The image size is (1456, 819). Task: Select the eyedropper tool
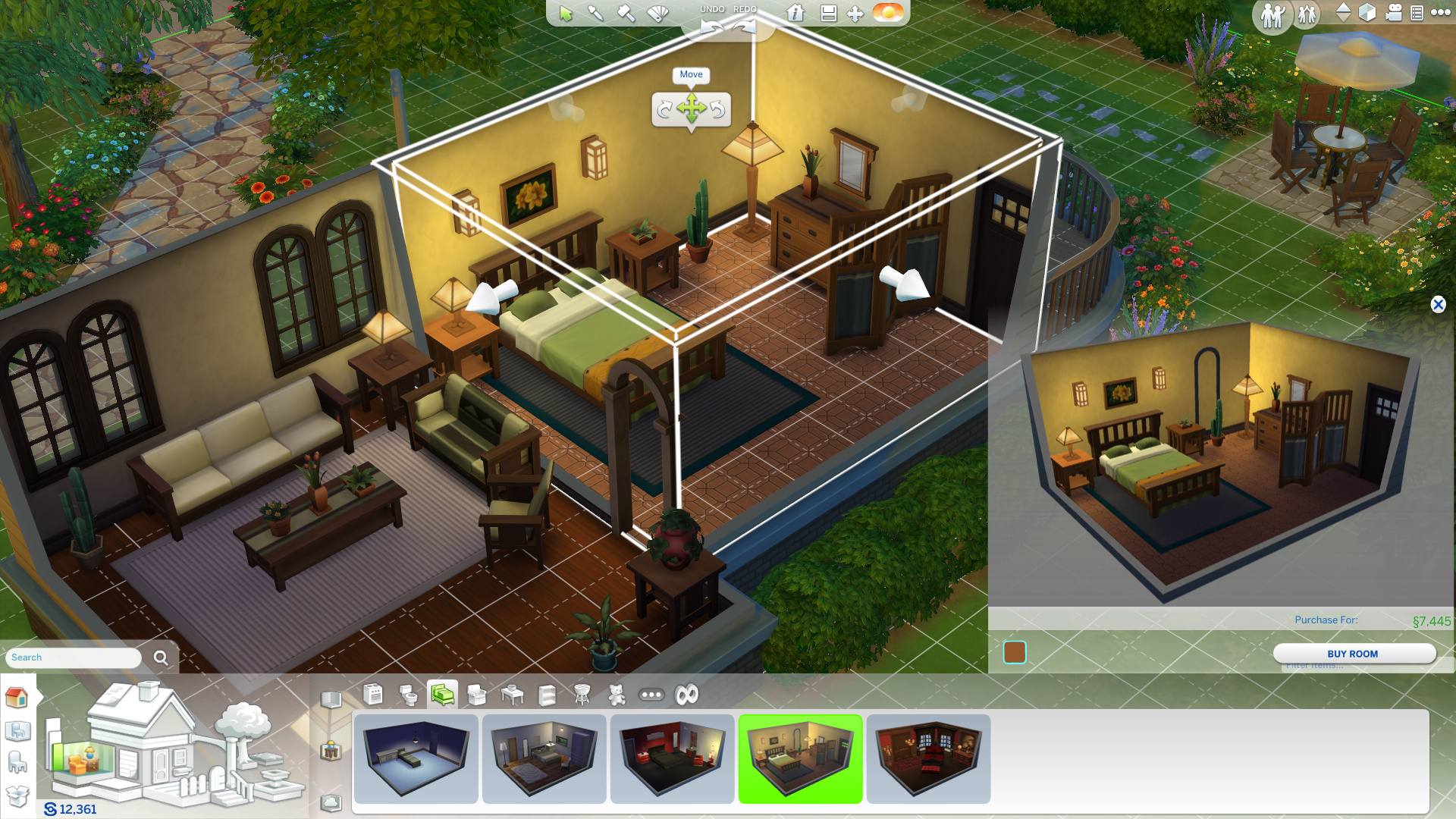tap(595, 13)
